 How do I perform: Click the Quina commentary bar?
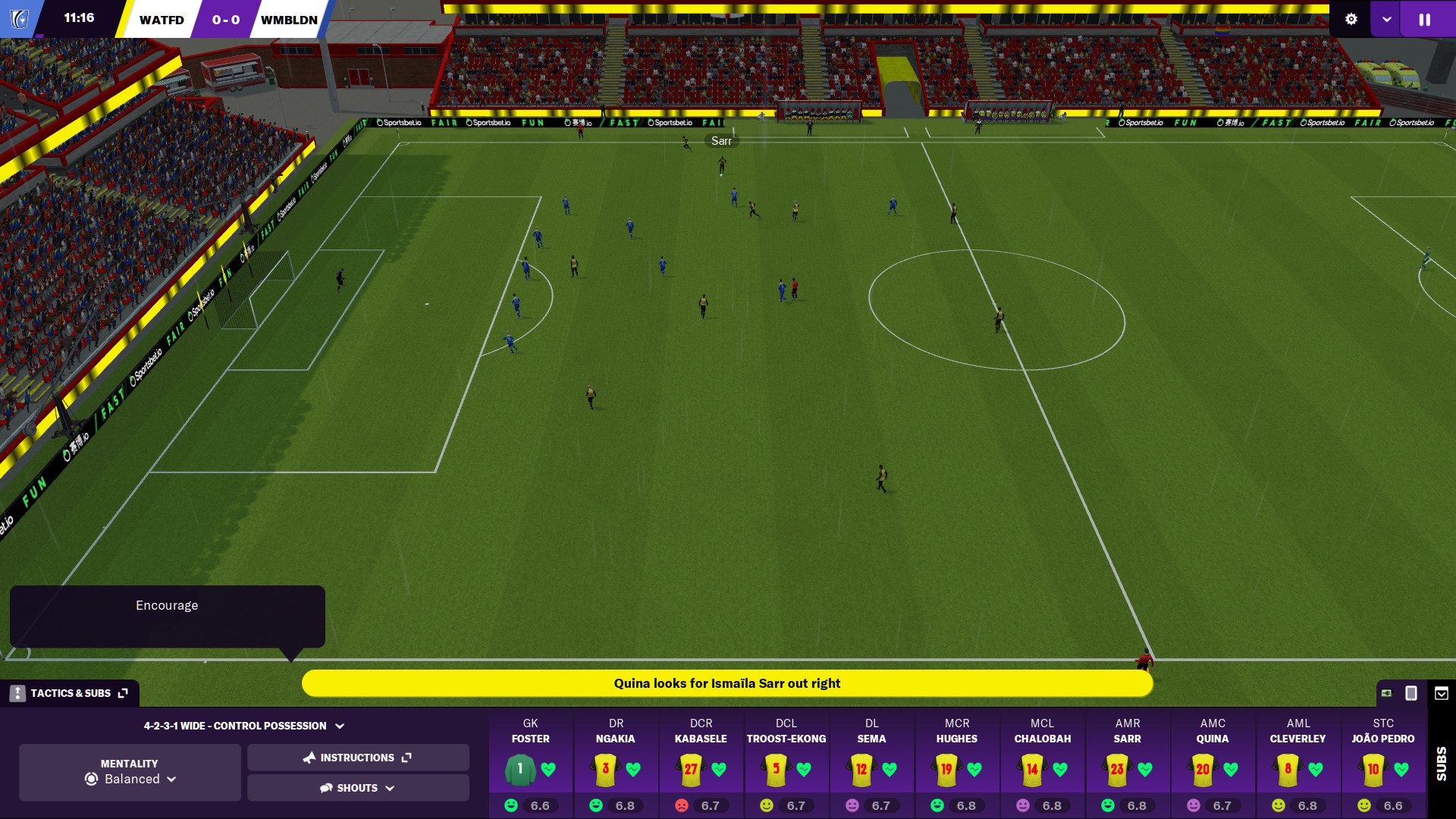727,682
